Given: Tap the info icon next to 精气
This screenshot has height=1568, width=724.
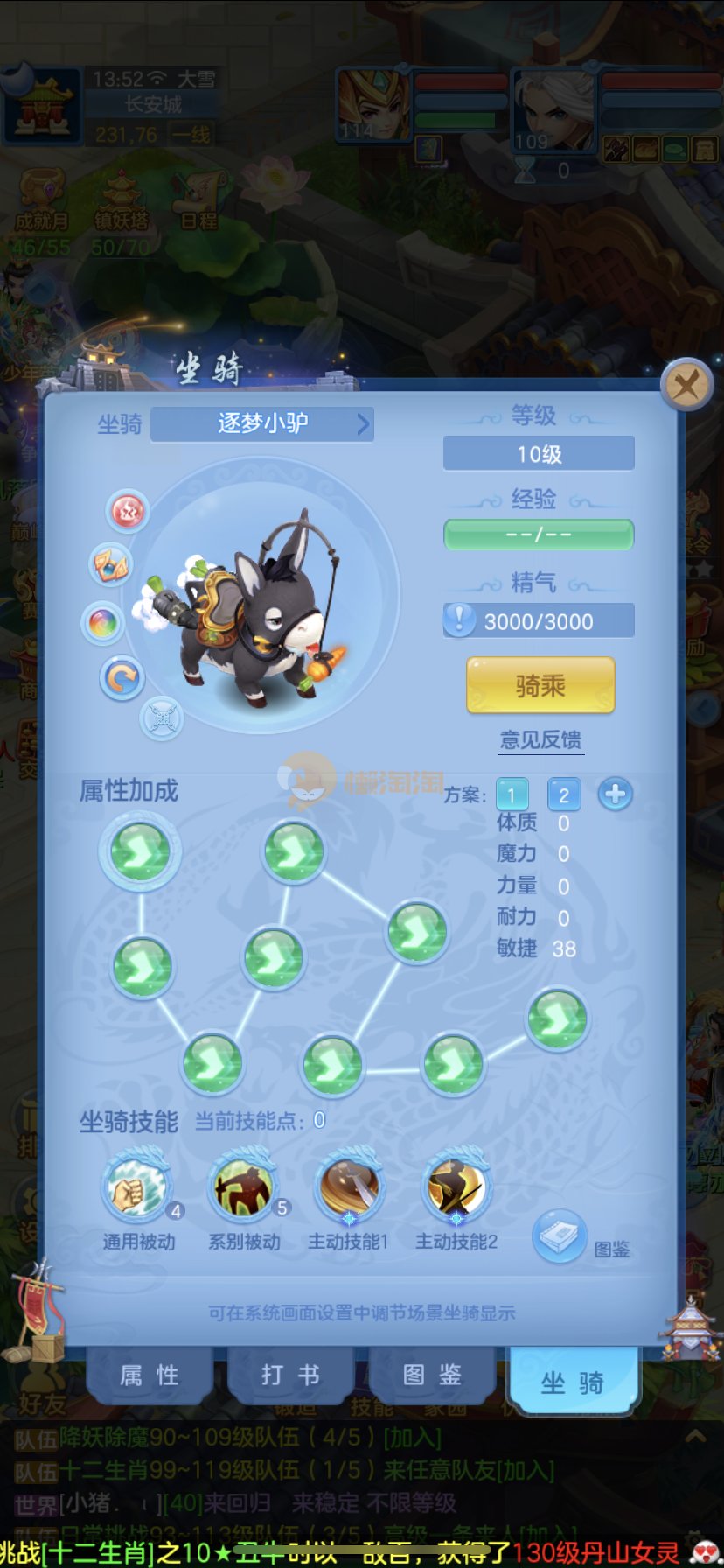Looking at the screenshot, I should click(x=459, y=620).
